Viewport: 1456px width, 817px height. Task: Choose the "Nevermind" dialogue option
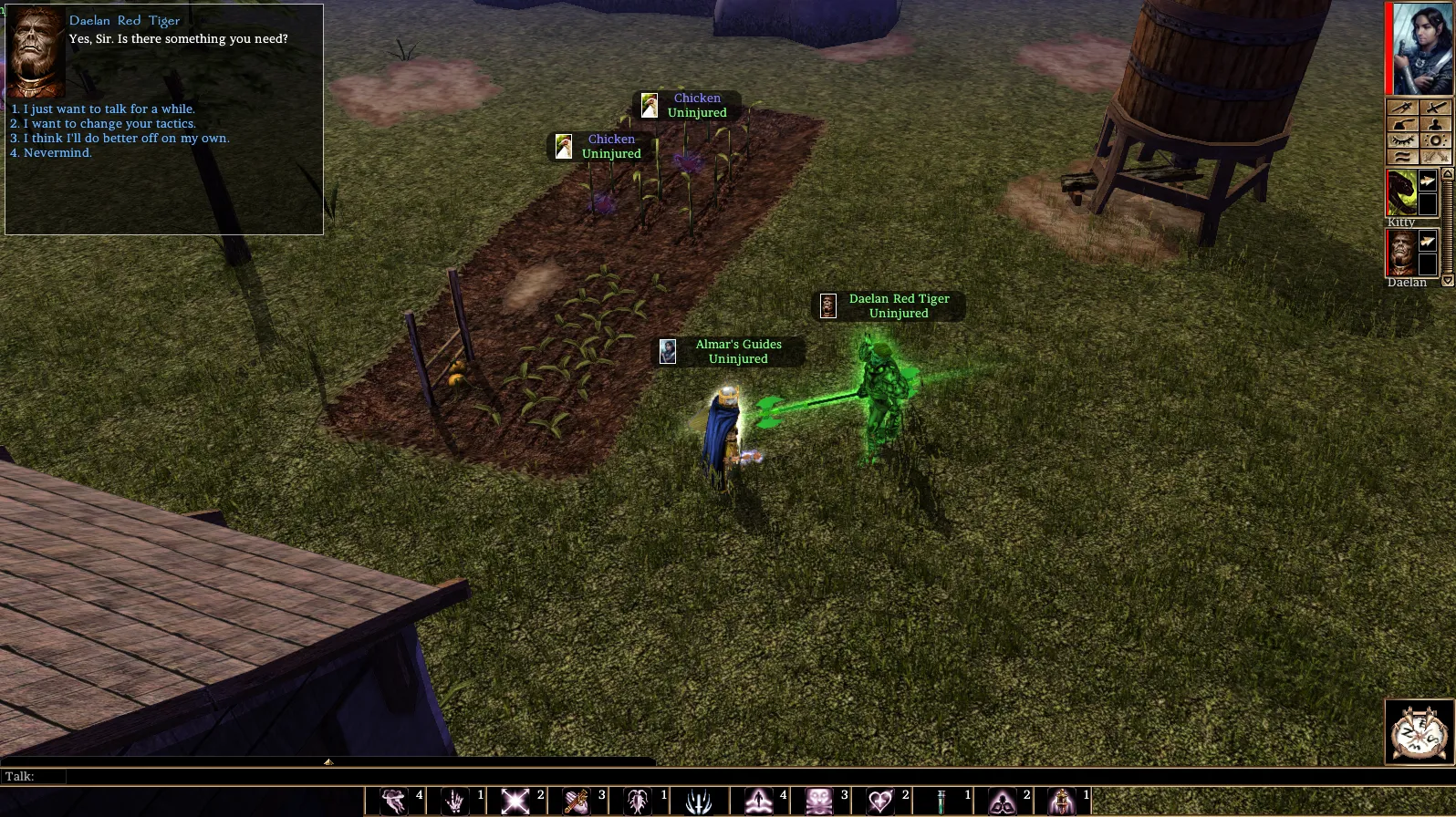[57, 153]
